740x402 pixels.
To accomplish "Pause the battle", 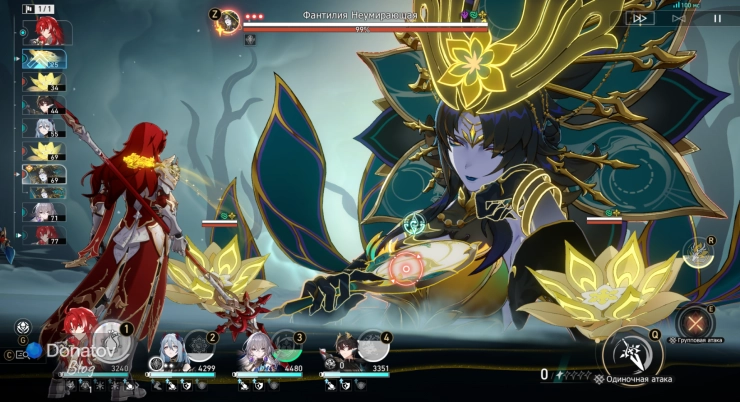I will tap(716, 18).
